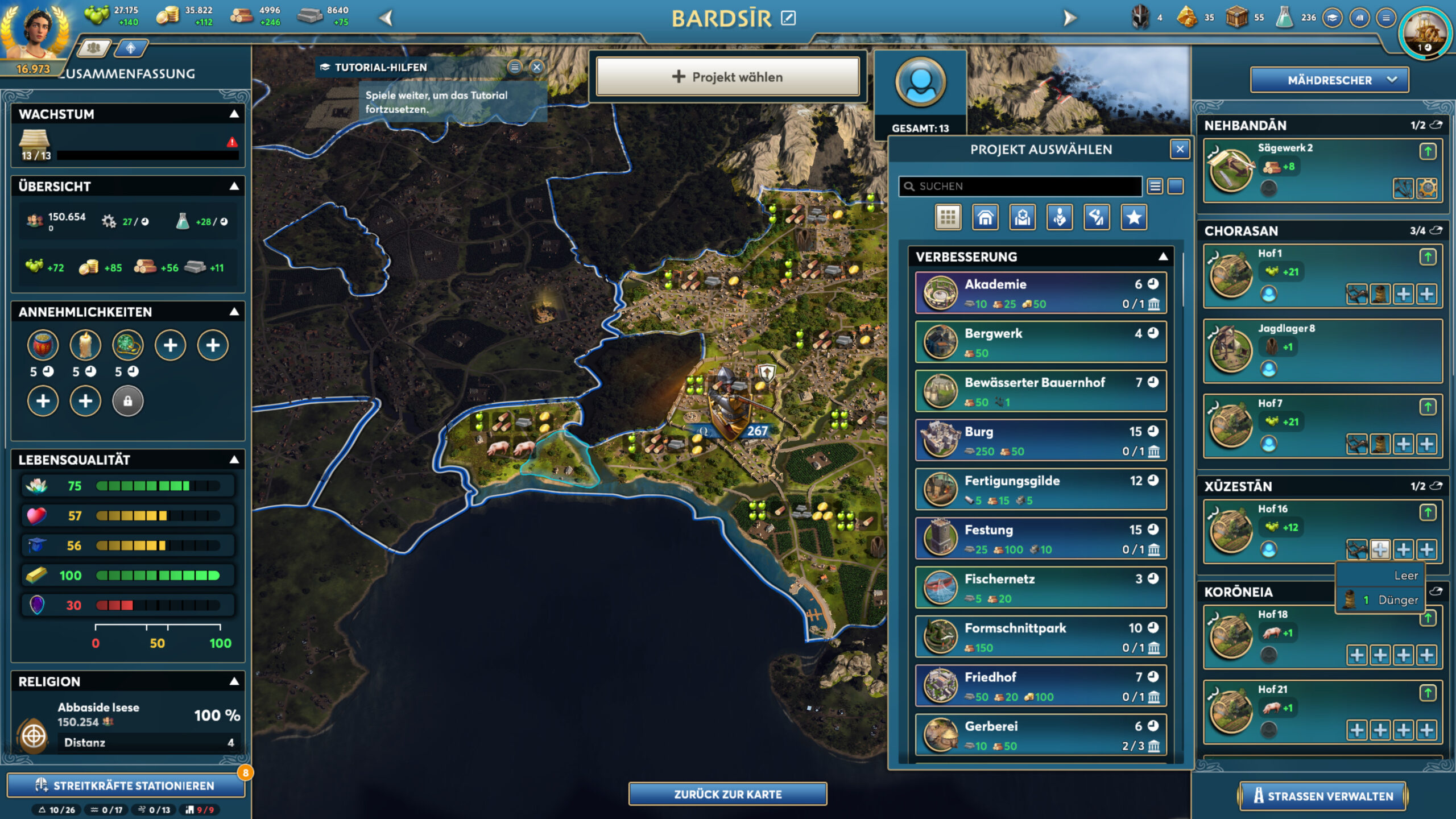1456x819 pixels.
Task: Open Strassen verwalten
Action: pyautogui.click(x=1322, y=796)
